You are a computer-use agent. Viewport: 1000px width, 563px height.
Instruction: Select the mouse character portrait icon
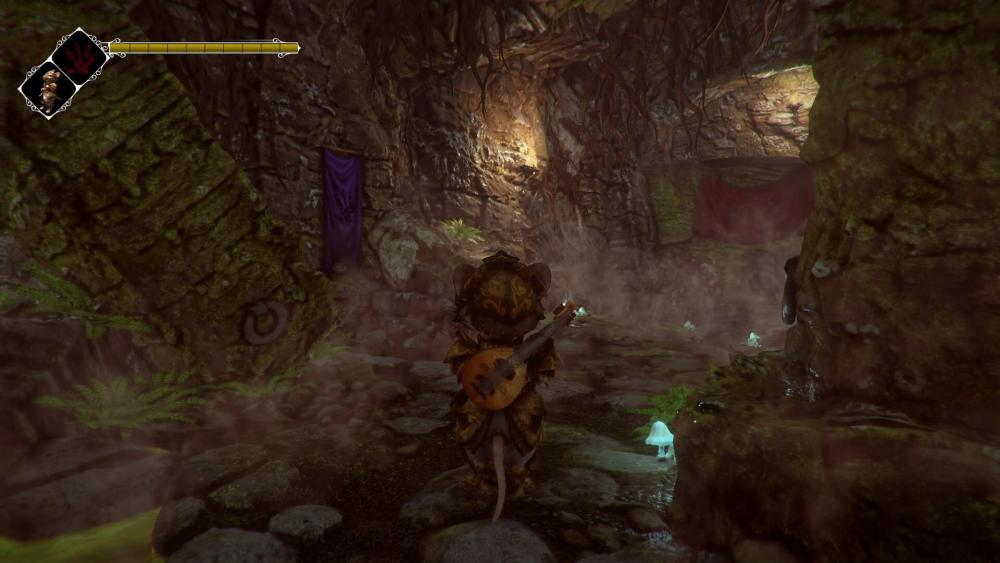point(48,89)
